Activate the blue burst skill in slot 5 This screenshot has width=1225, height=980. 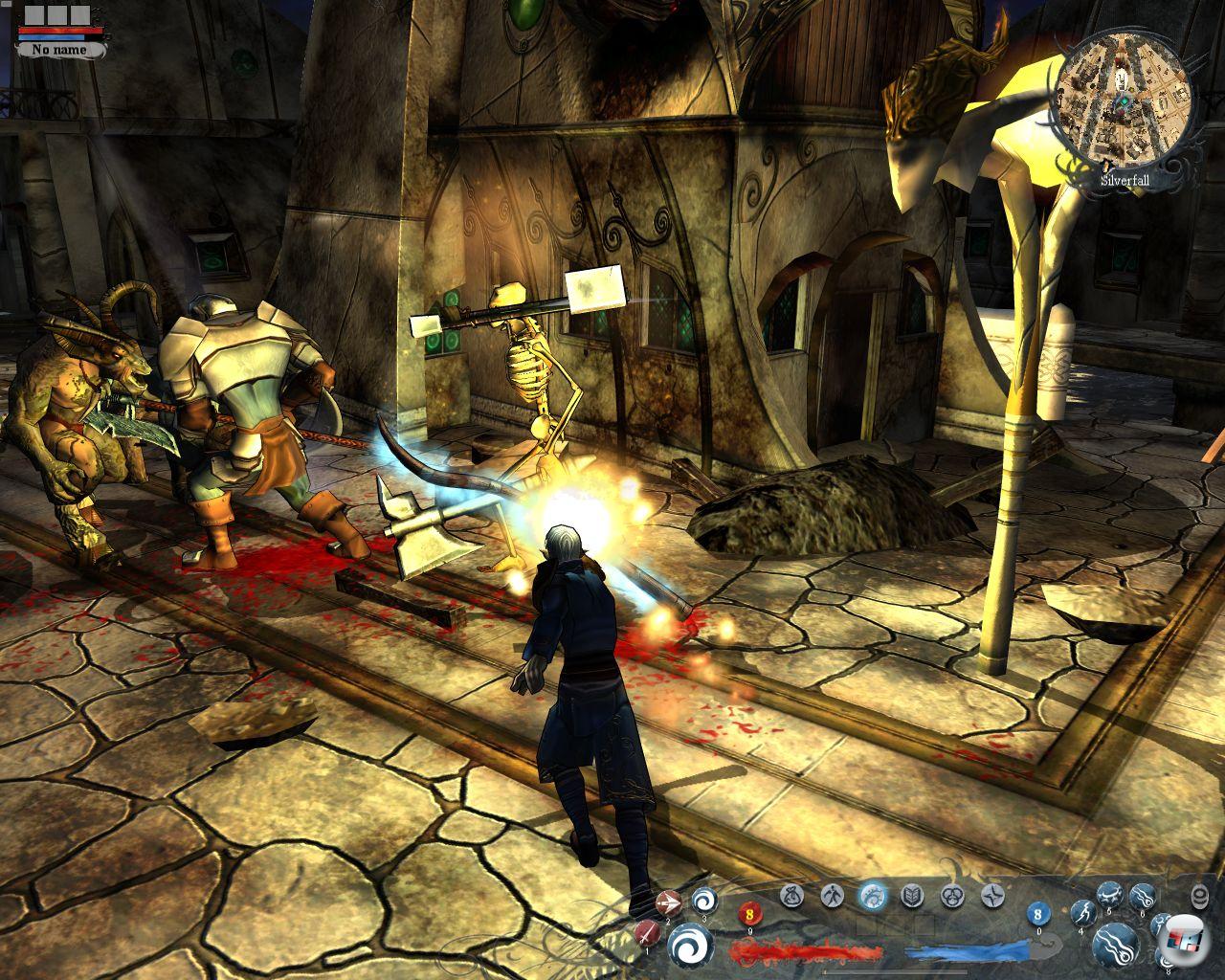click(1109, 897)
